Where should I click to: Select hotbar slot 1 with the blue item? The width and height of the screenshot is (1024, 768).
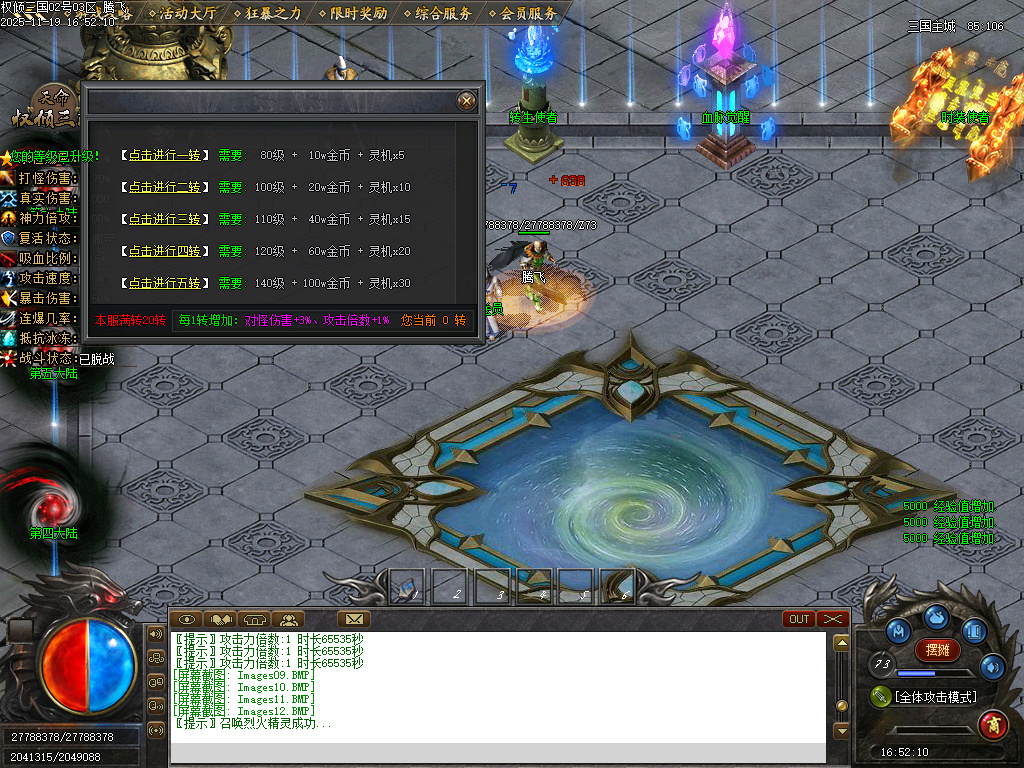coord(408,586)
